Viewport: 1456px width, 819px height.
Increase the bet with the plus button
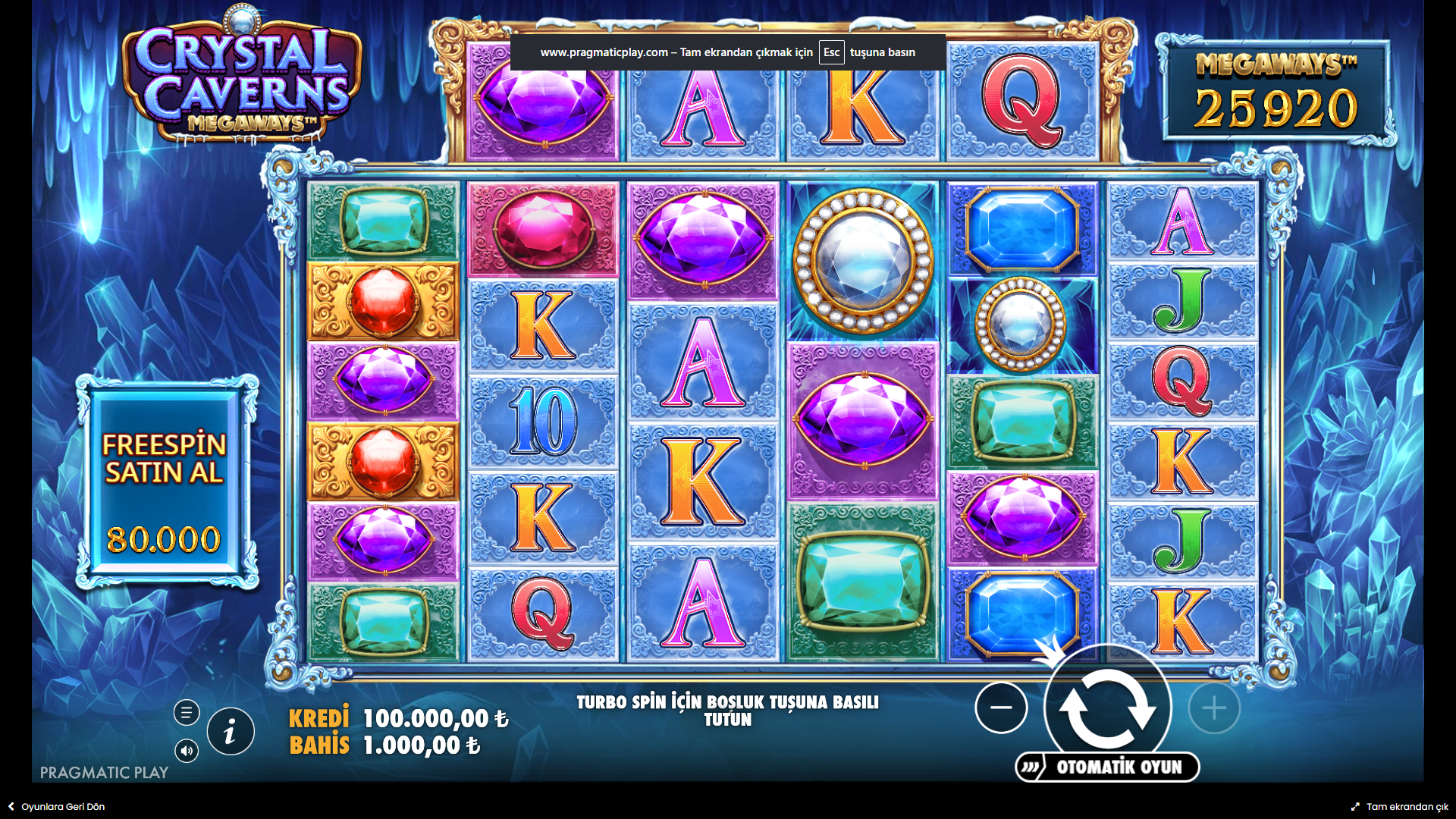[1214, 708]
